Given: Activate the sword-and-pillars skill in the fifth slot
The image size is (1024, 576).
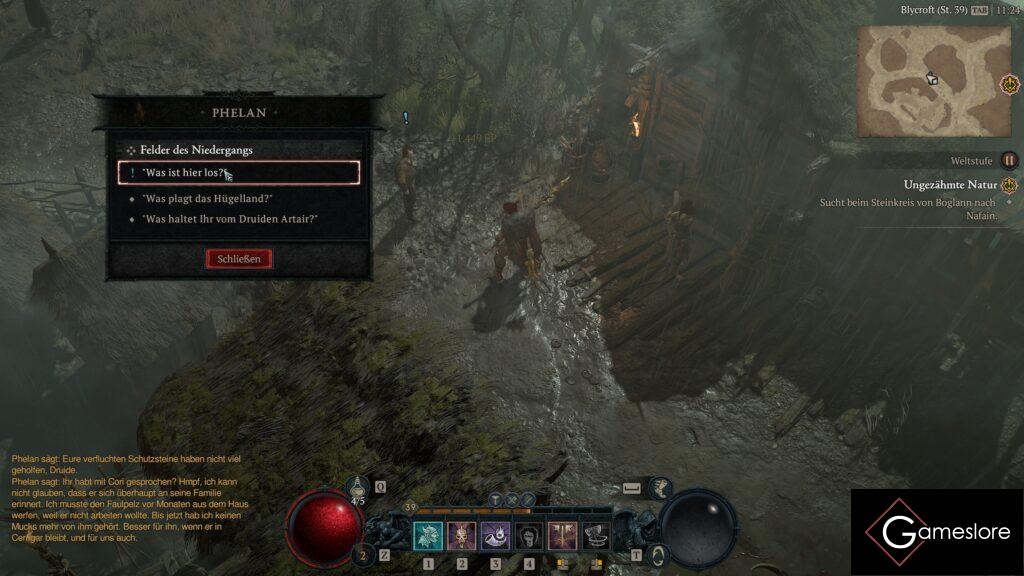Looking at the screenshot, I should click(x=562, y=537).
